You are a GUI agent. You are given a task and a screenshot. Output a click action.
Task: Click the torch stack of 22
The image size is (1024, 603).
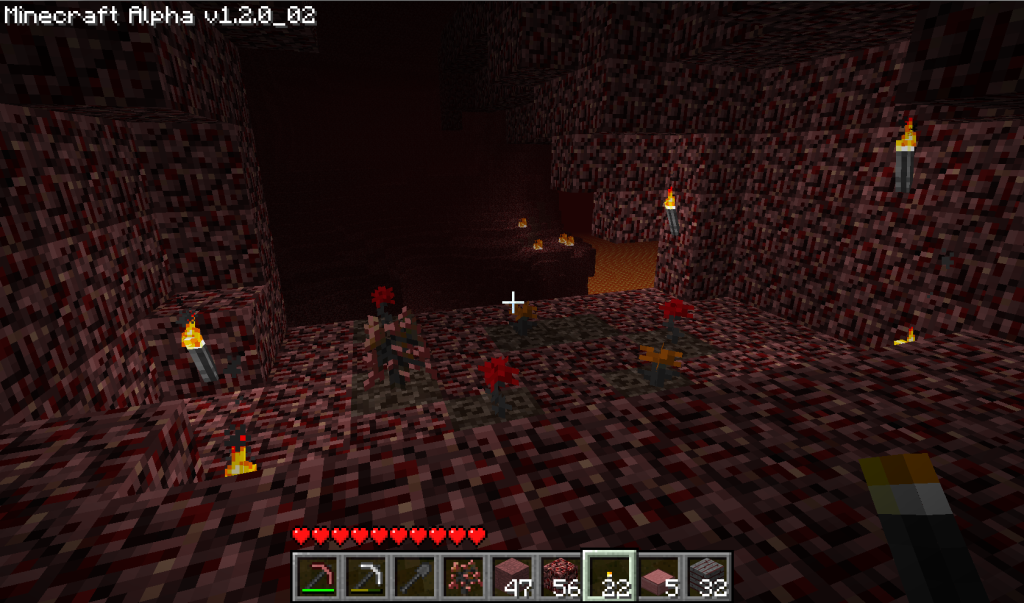(608, 577)
